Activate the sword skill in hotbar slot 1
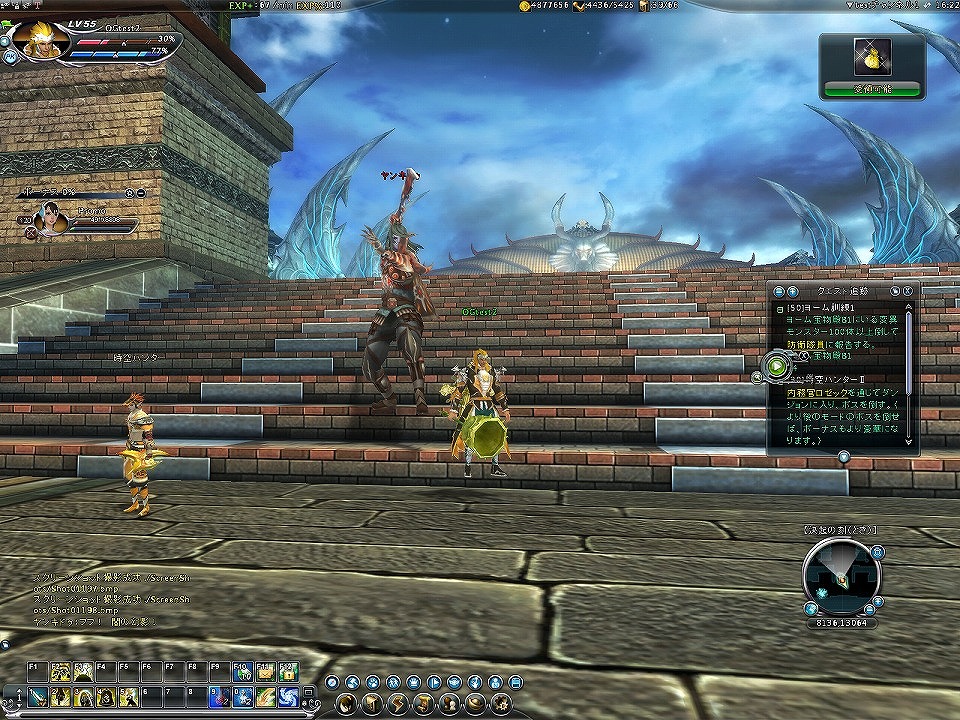960x720 pixels. tap(38, 696)
